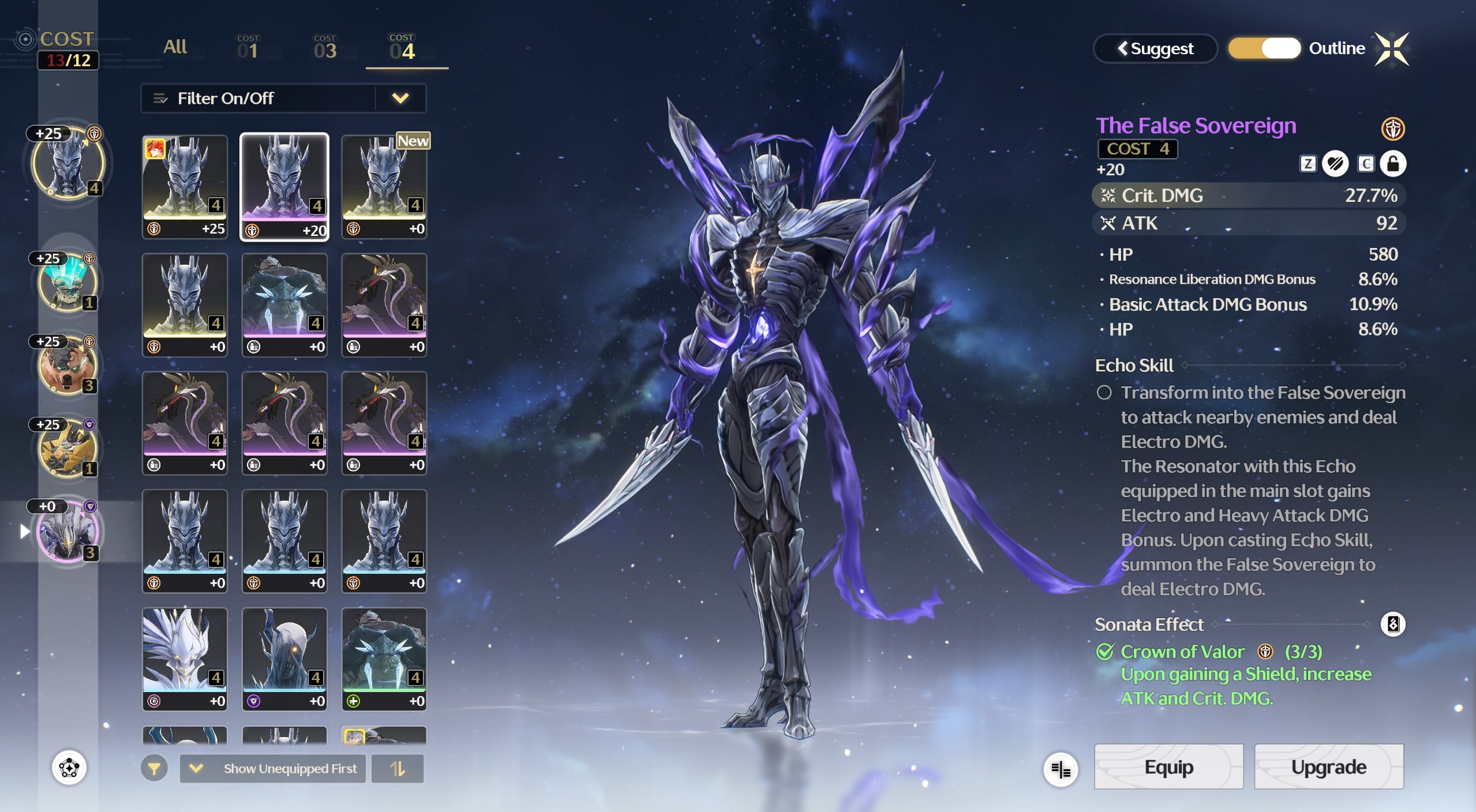Image resolution: width=1476 pixels, height=812 pixels.
Task: Open the Upgrade screen for this echo
Action: click(x=1328, y=767)
